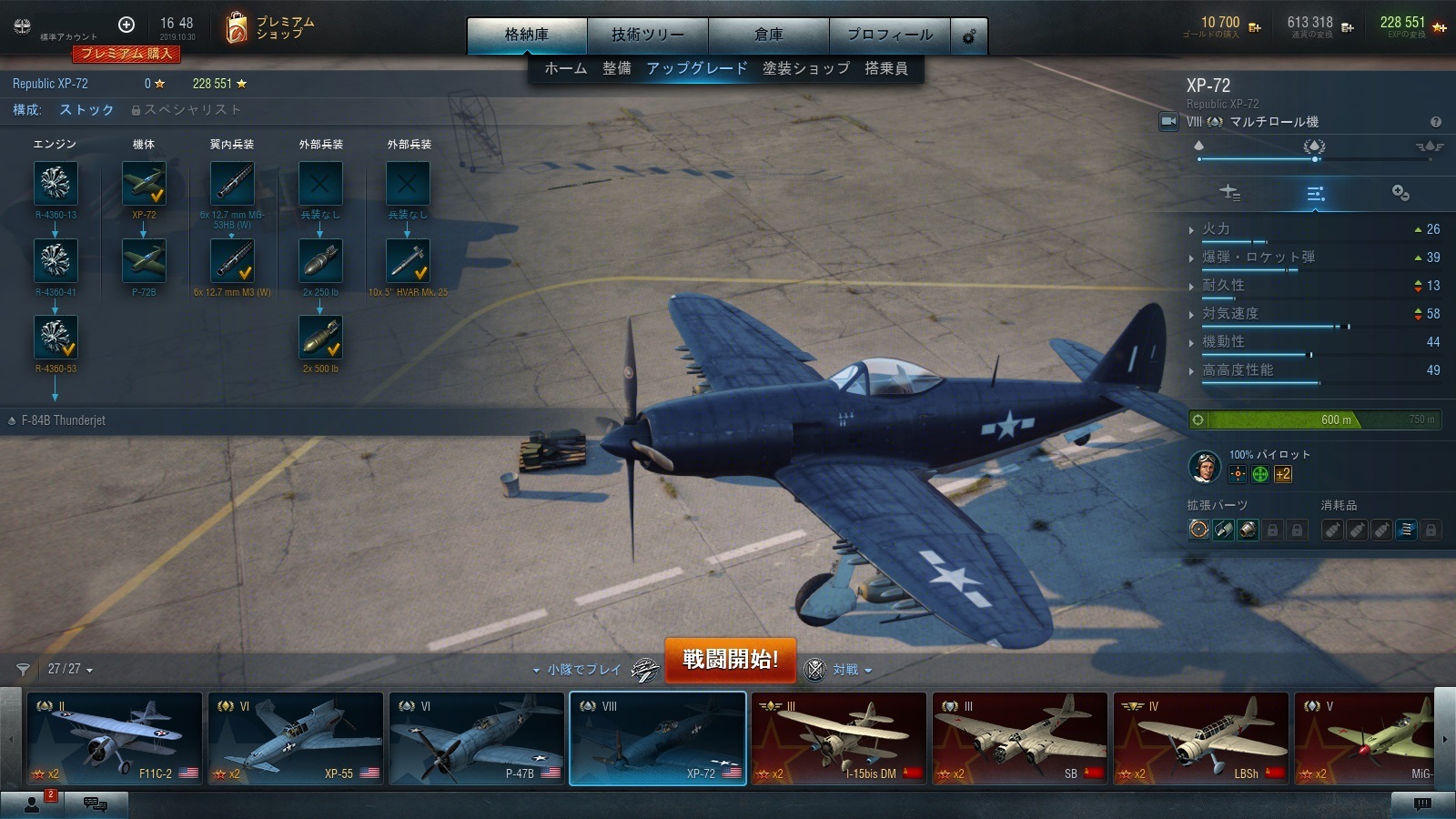Viewport: 1456px width, 819px height.
Task: Open the 塗装ショップ paint shop
Action: click(x=805, y=68)
